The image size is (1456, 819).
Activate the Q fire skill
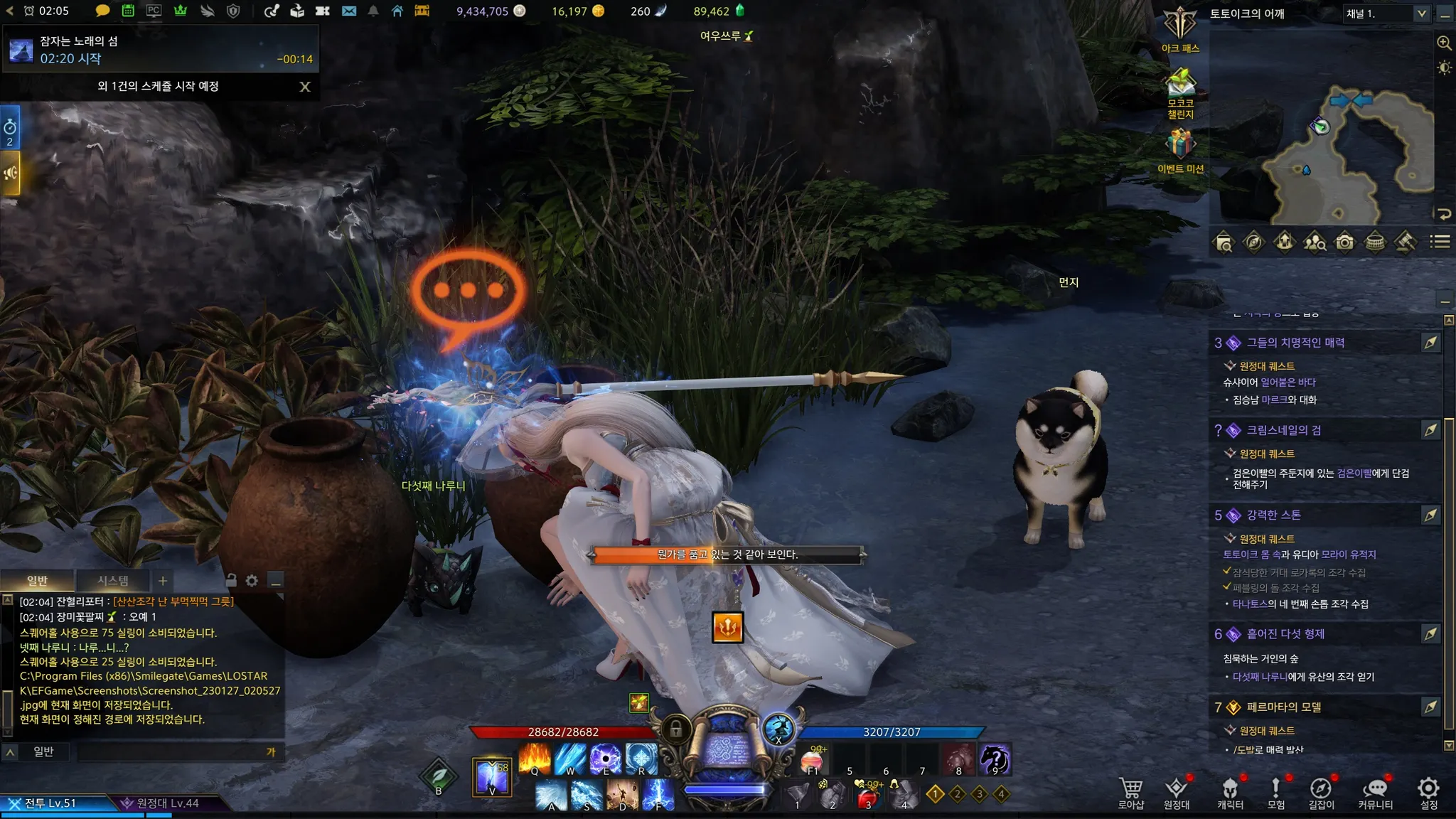535,758
